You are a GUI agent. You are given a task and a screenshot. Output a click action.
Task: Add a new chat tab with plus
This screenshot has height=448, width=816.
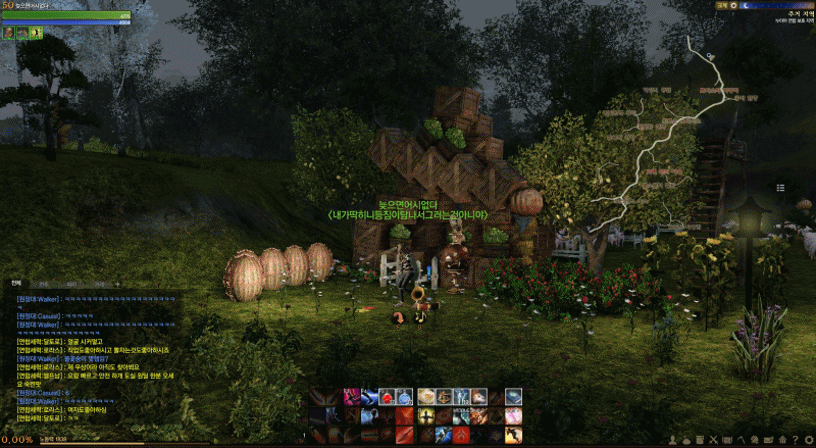coord(118,284)
